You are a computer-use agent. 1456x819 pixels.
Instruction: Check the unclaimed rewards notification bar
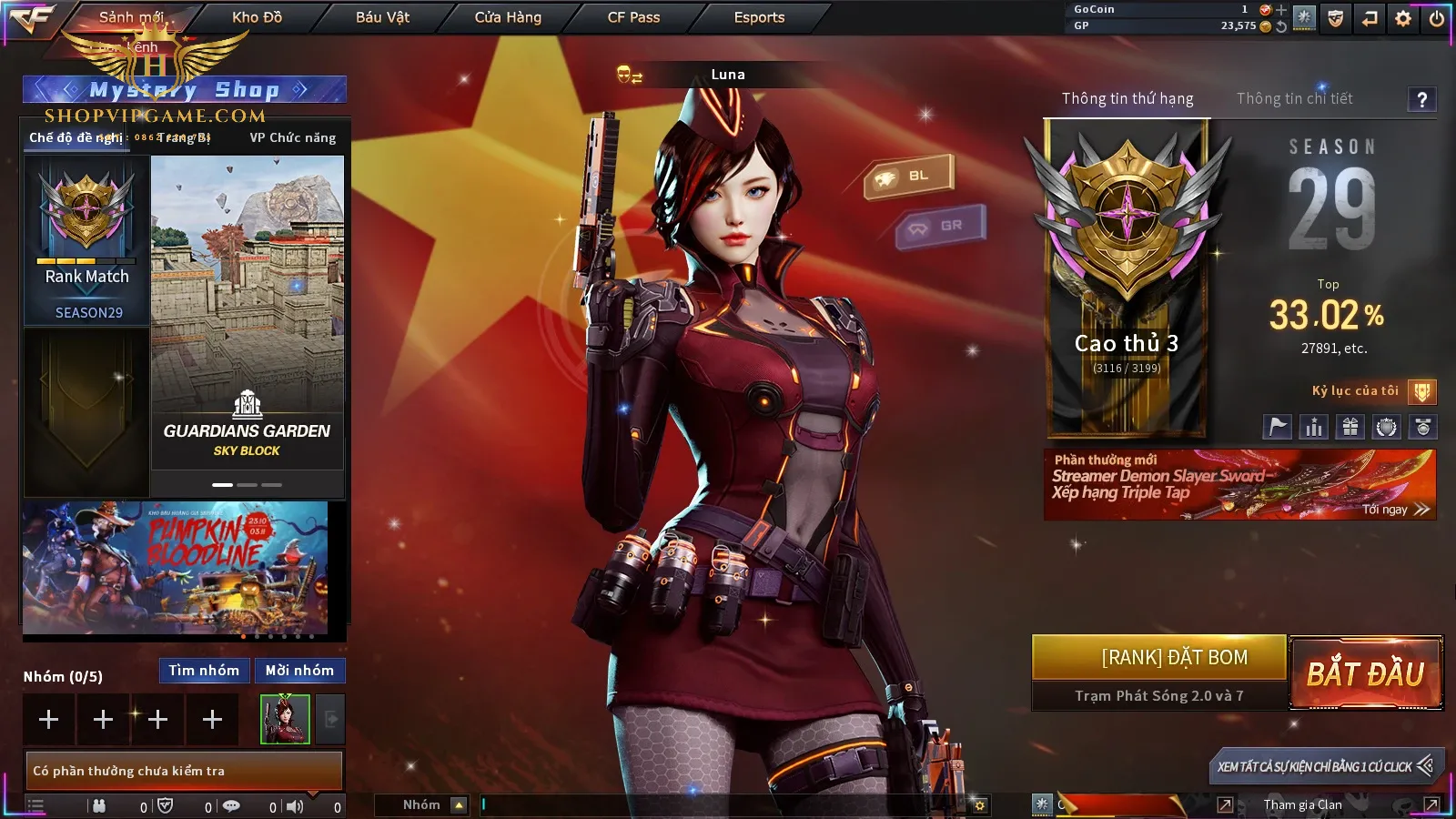[183, 771]
